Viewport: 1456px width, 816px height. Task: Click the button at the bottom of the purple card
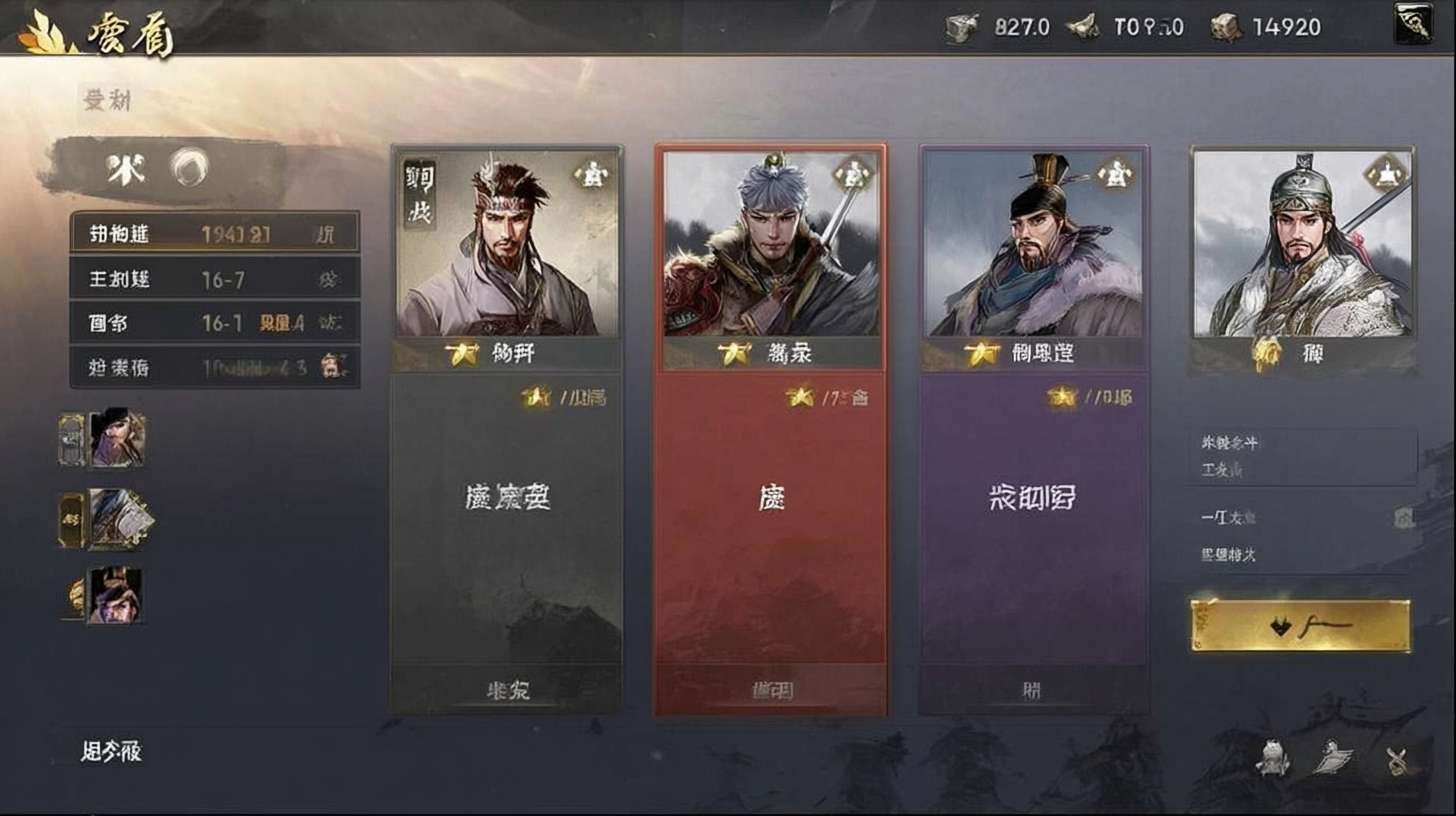point(1034,690)
